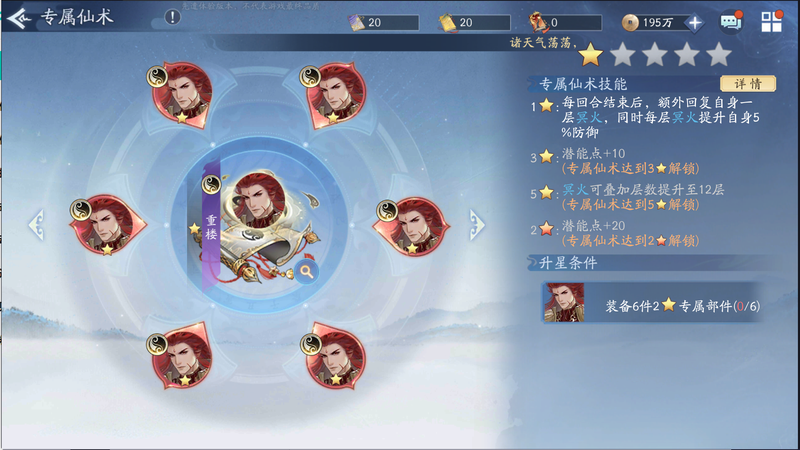The image size is (800, 450).
Task: Open the chat message icon
Action: click(731, 22)
